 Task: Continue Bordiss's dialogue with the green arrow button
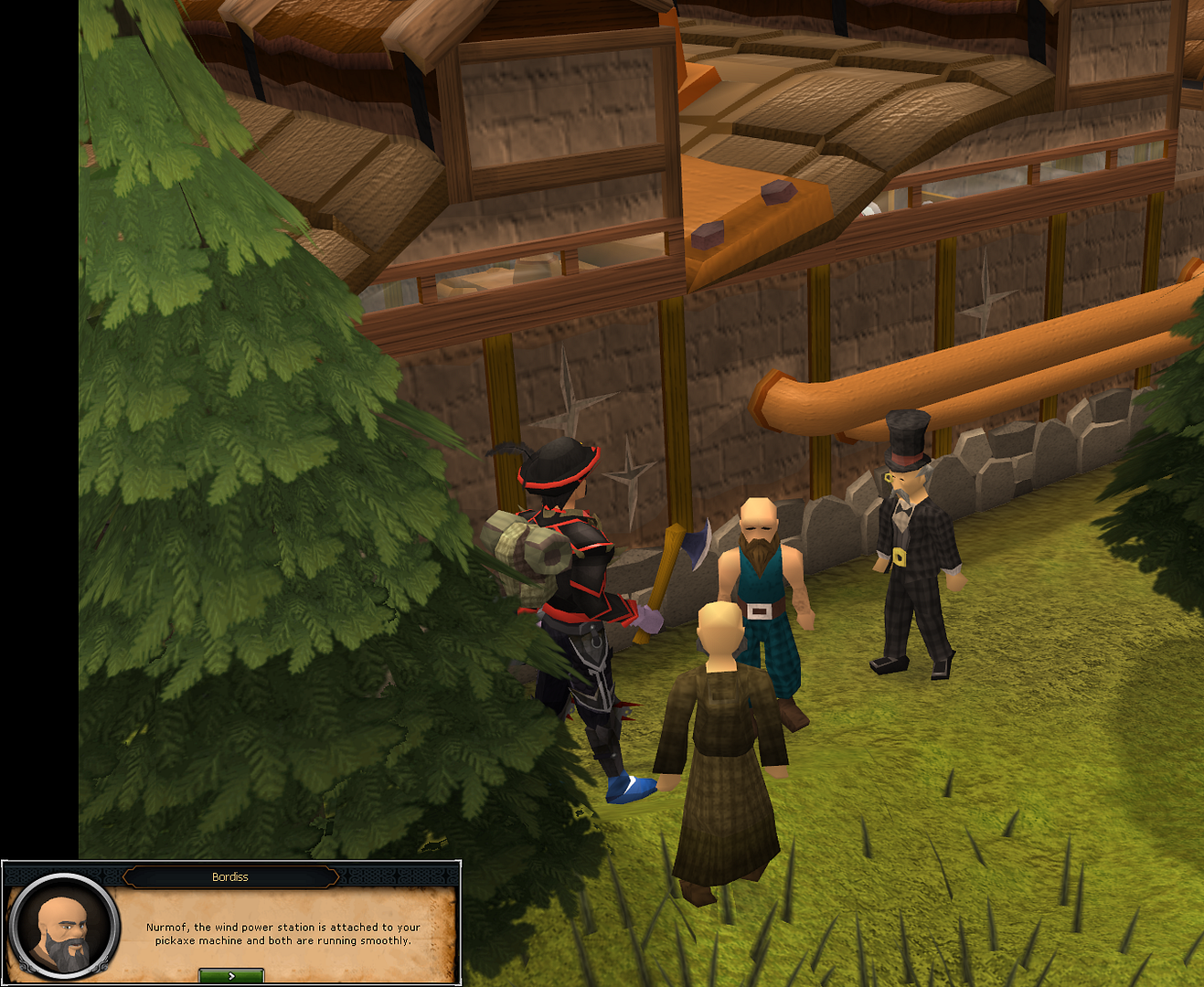tap(231, 976)
